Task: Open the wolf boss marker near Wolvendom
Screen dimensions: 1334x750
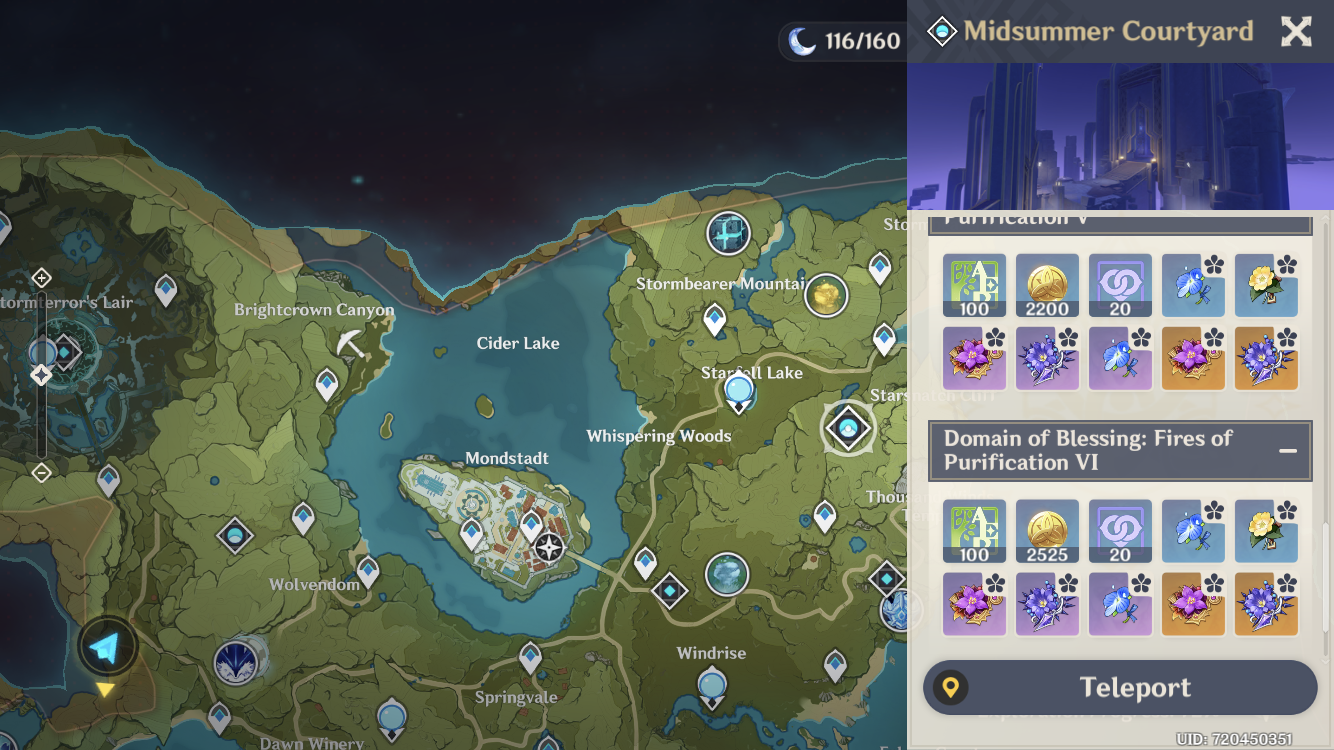Action: 236,662
